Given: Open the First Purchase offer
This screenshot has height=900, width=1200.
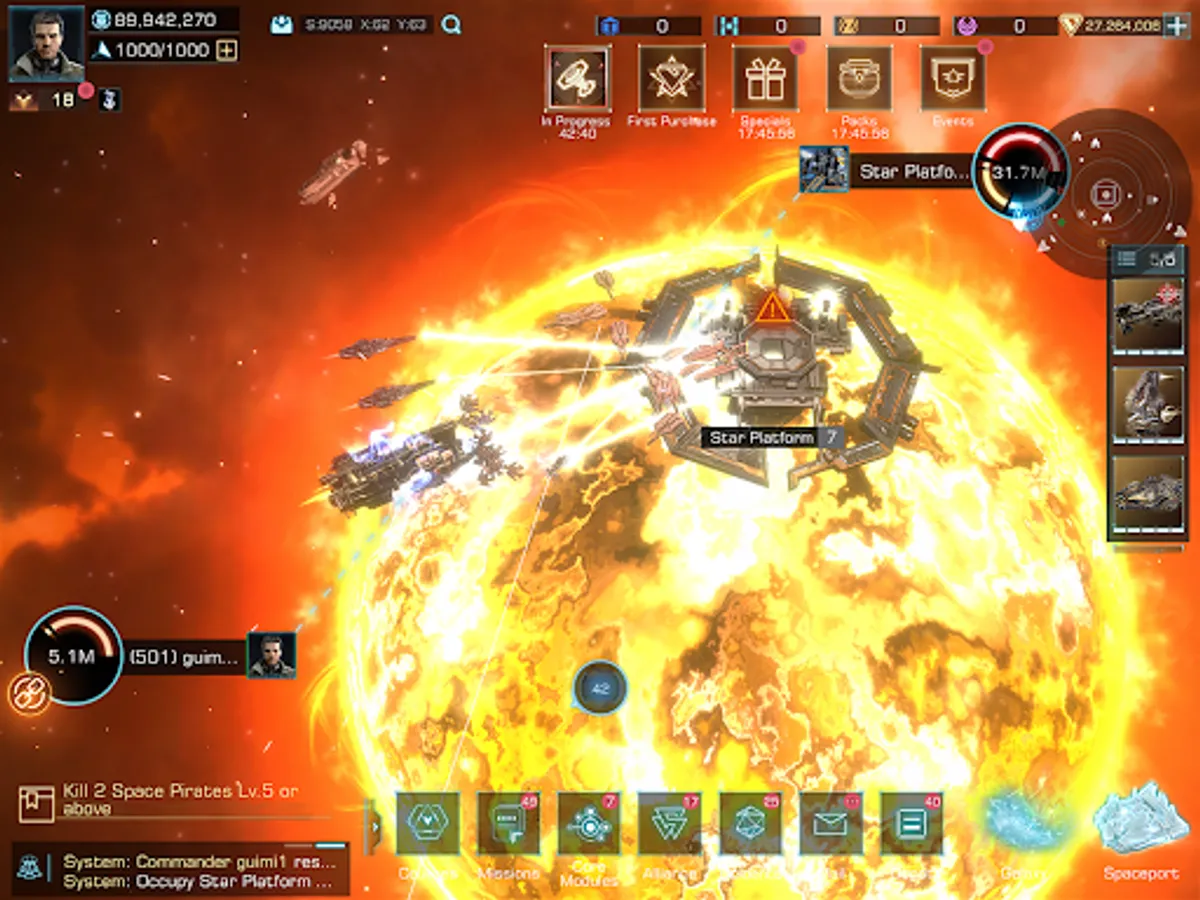Looking at the screenshot, I should pyautogui.click(x=671, y=78).
